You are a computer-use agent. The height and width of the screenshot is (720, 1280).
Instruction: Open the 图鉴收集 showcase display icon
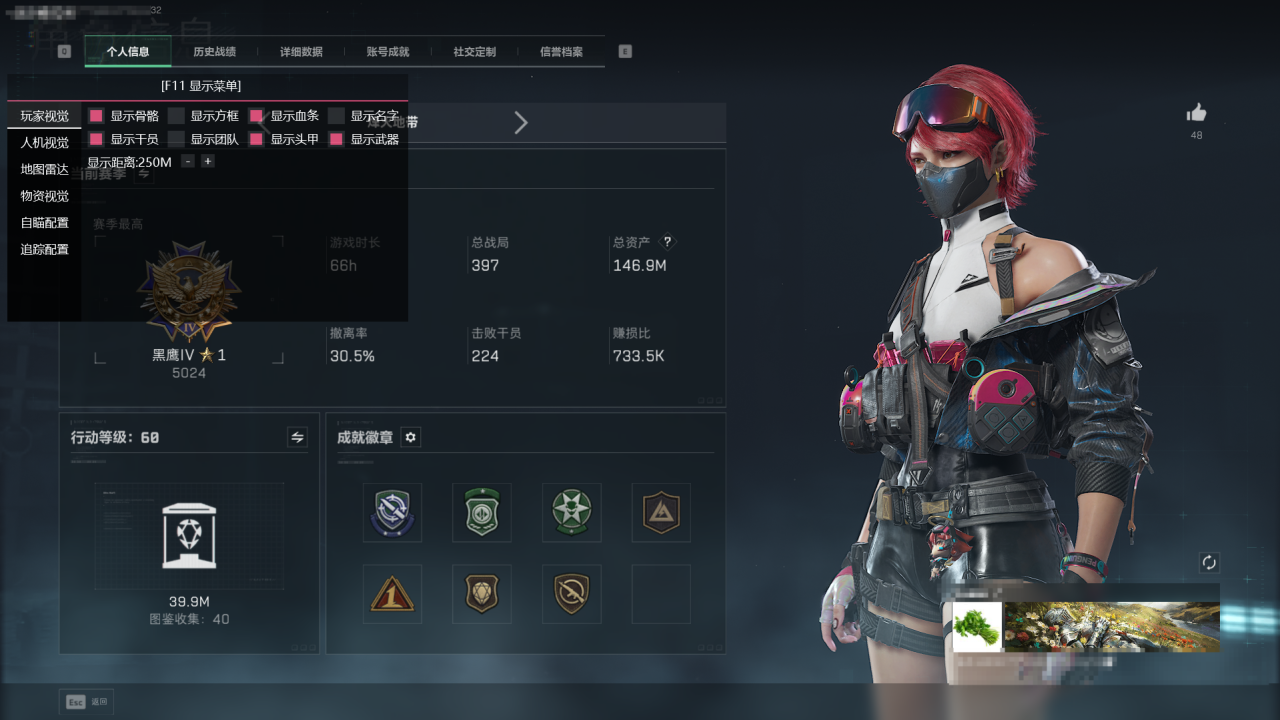(189, 535)
